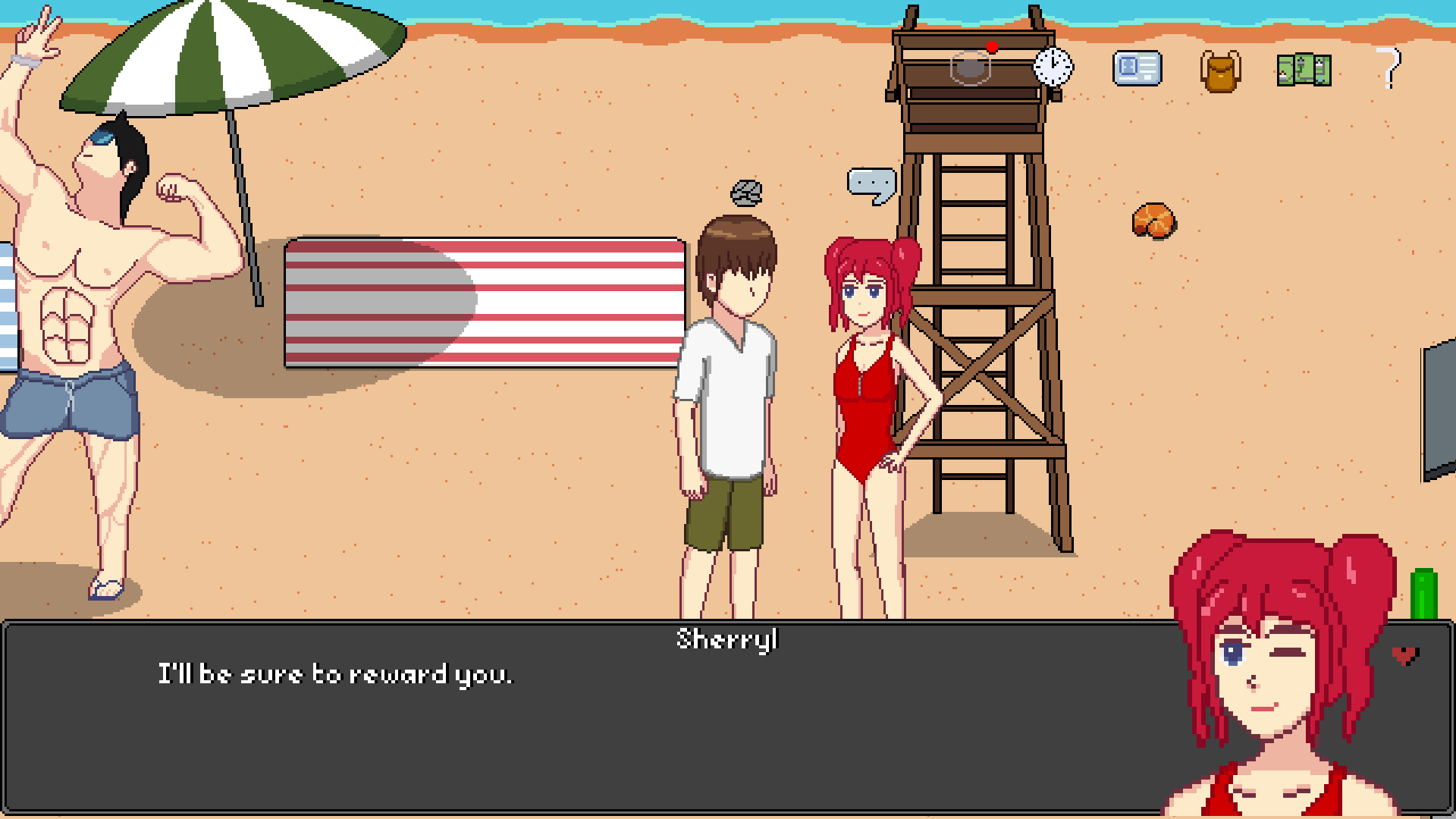
Task: Open the brown backpack inventory
Action: (x=1220, y=71)
